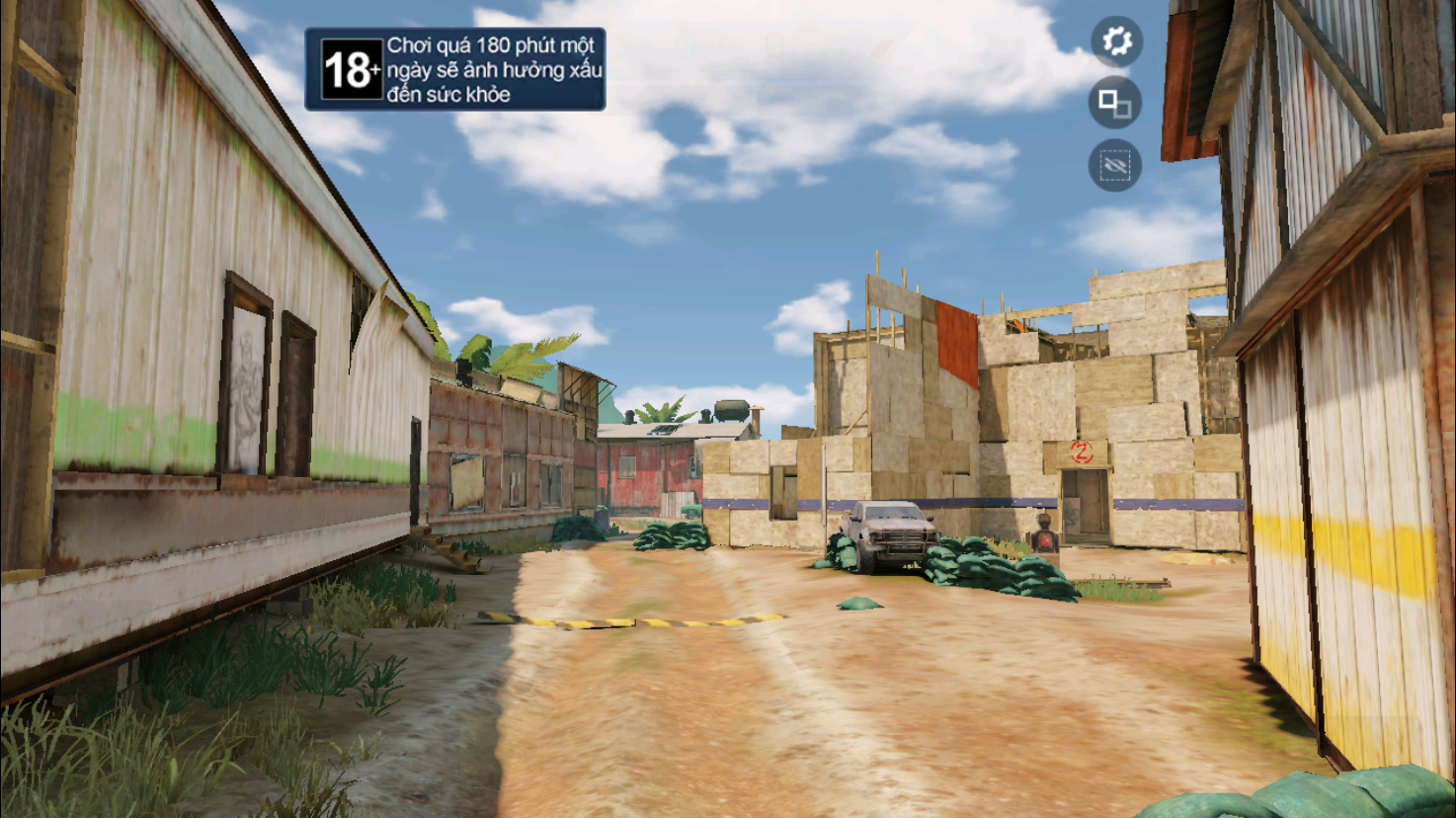The width and height of the screenshot is (1456, 818).
Task: Click the overlapping squares view icon
Action: (1115, 103)
